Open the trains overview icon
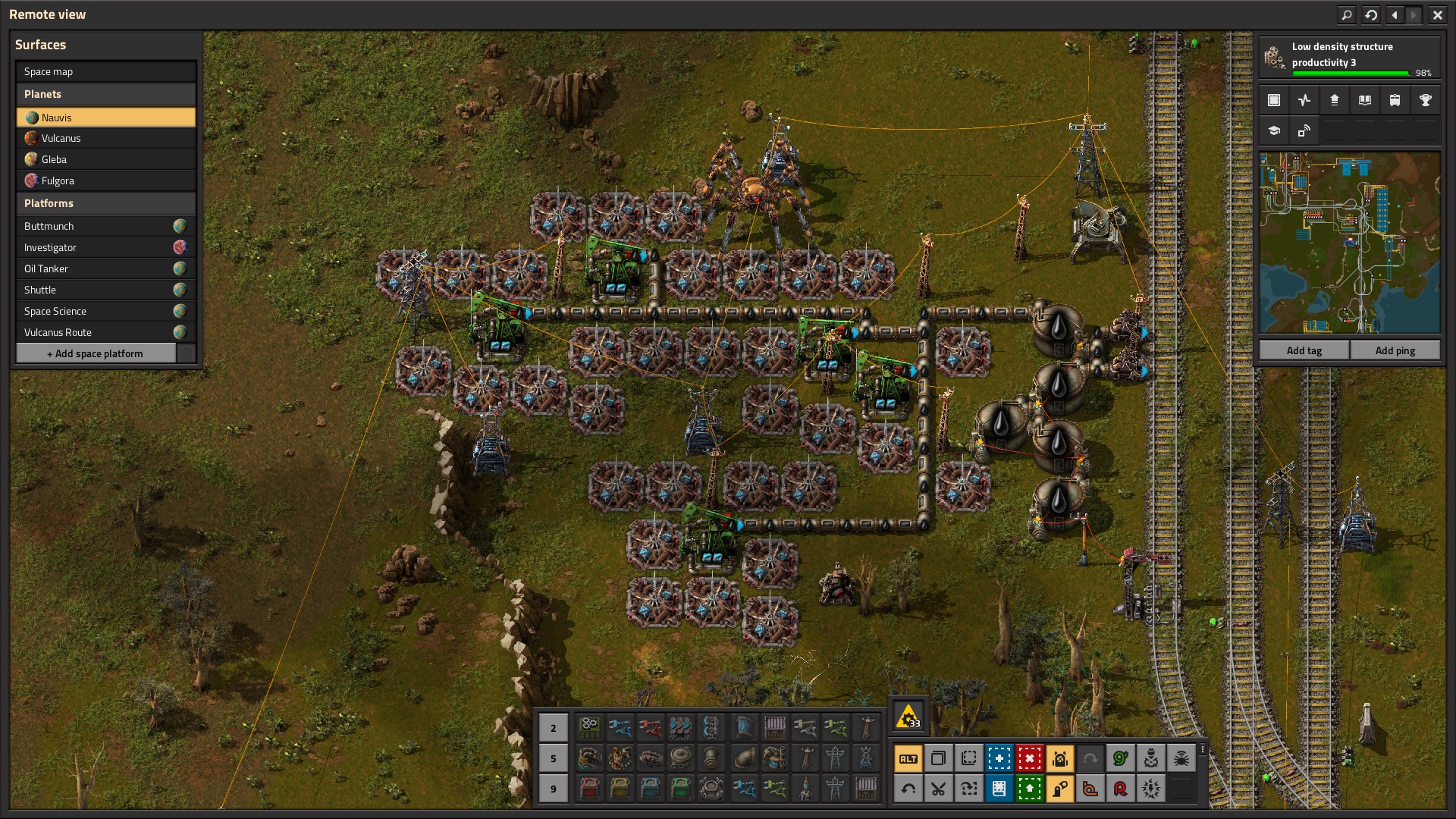This screenshot has width=1456, height=819. (x=1395, y=100)
